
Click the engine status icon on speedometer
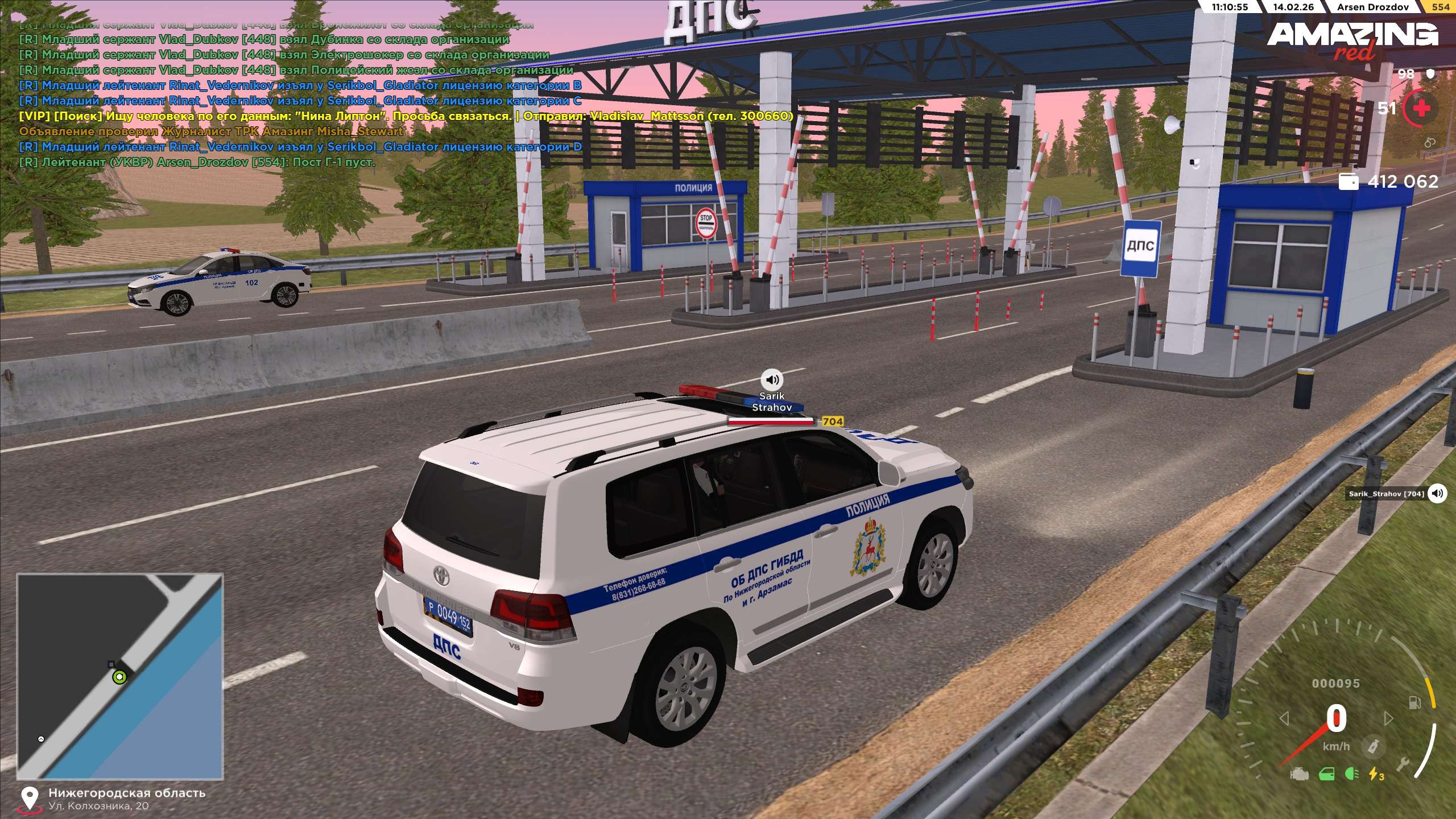point(1299,774)
